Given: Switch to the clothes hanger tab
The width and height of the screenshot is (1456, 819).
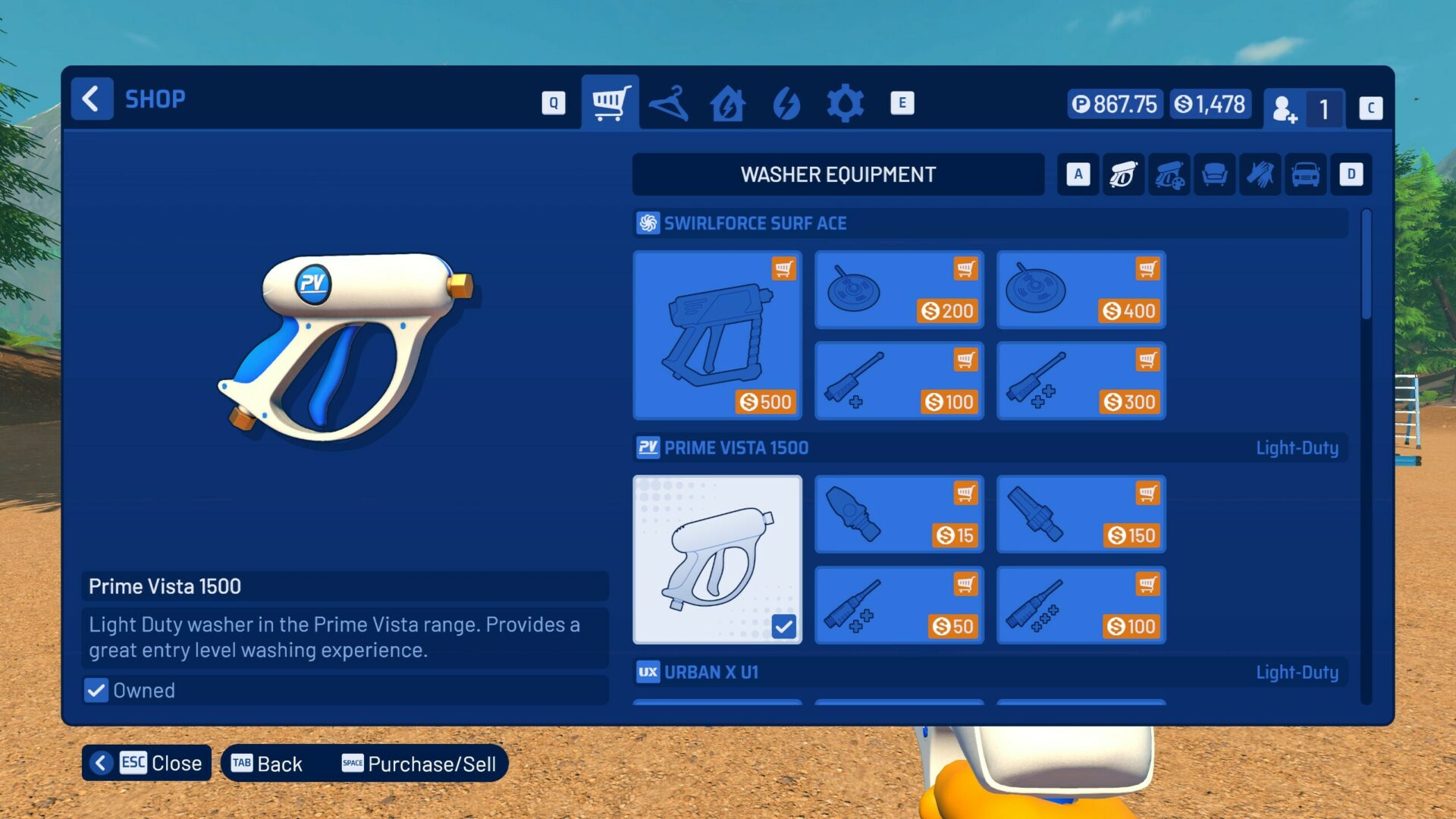Looking at the screenshot, I should (669, 103).
